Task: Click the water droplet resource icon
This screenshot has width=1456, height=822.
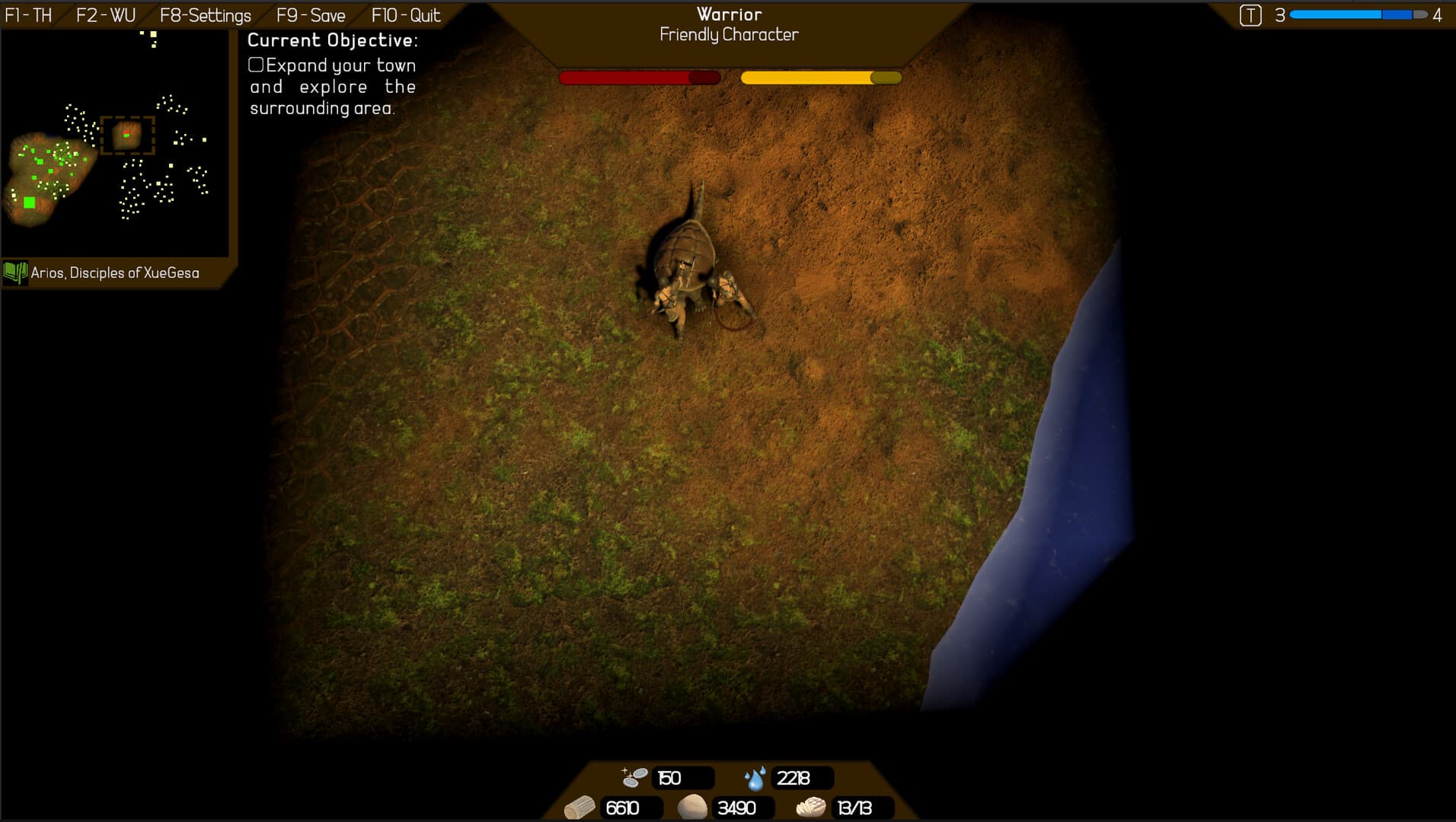Action: tap(755, 778)
